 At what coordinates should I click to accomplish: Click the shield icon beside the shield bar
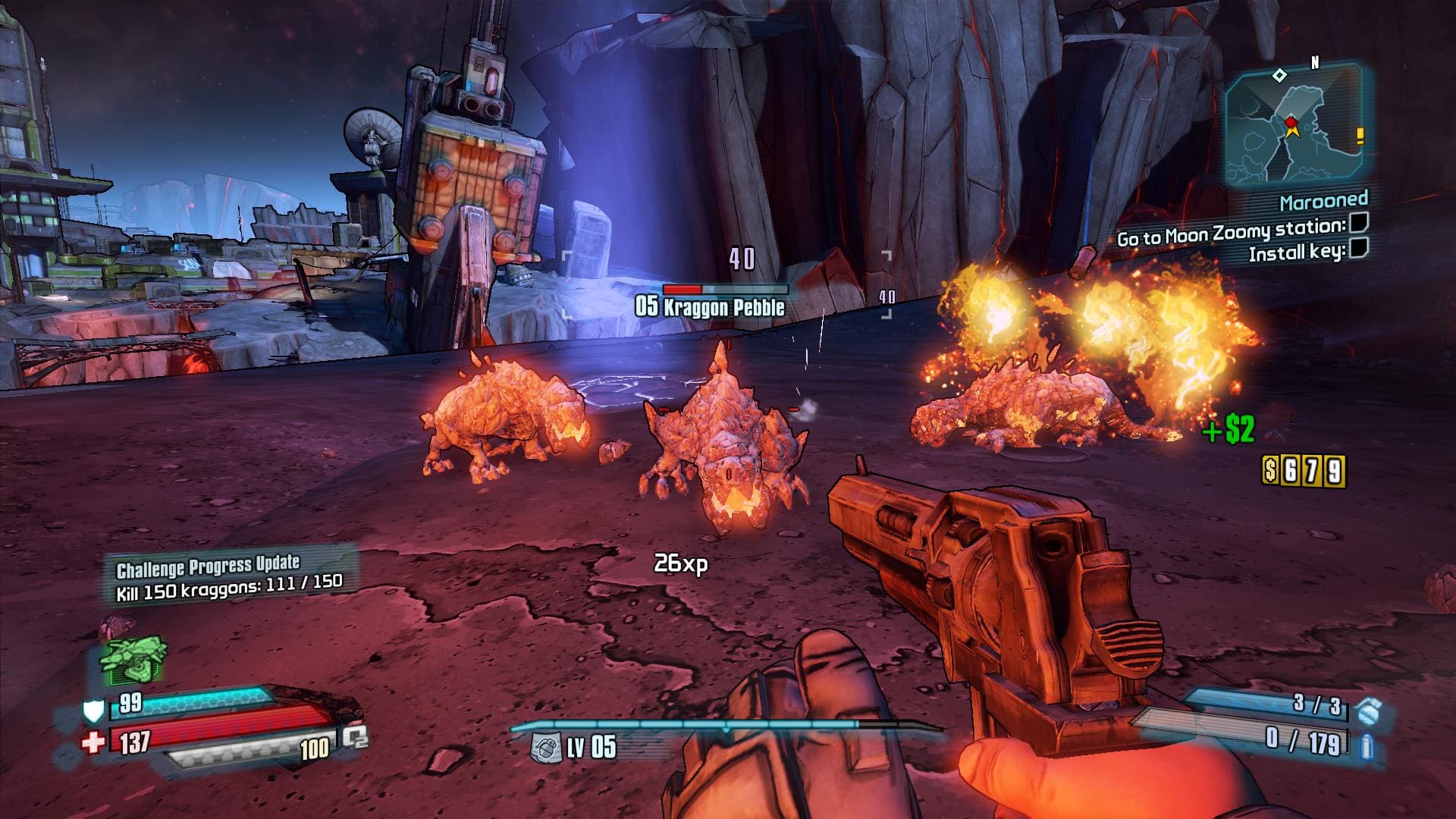(x=93, y=710)
